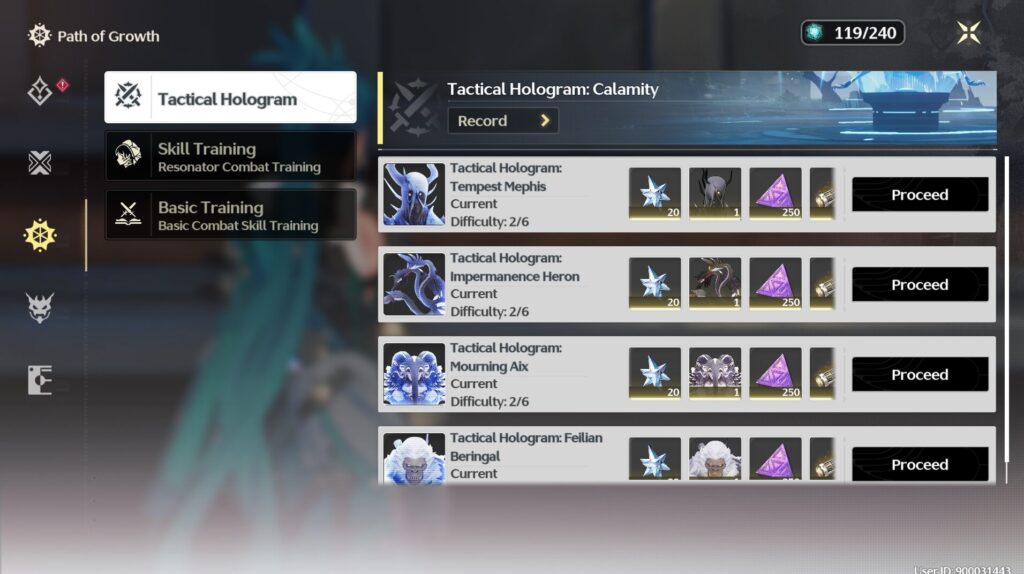Viewport: 1024px width, 574px height.
Task: Open the beast-mask sidebar tab
Action: 40,307
